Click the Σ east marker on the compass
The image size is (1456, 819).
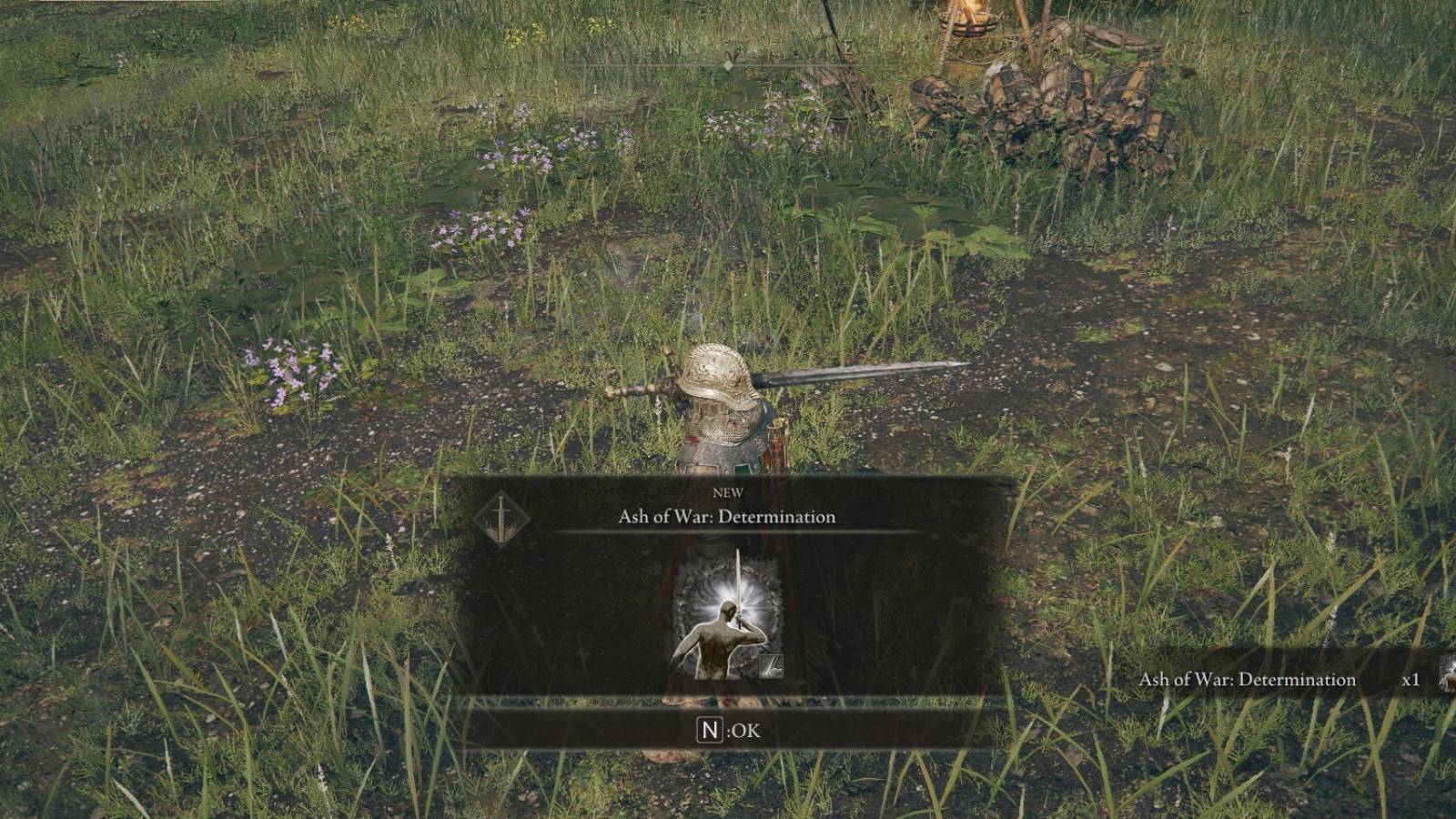[846, 45]
